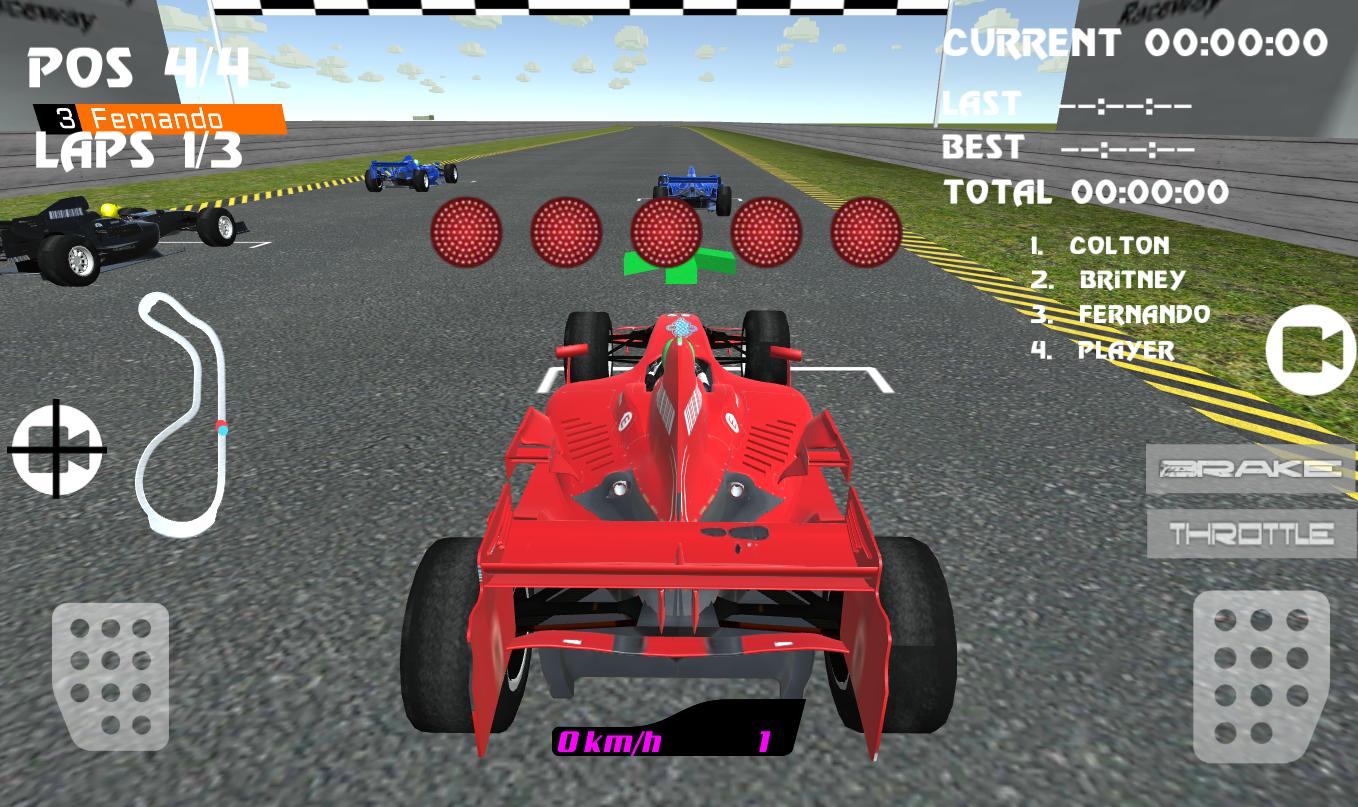Screen dimensions: 1358x807
Task: Select PLAYER on the leaderboard
Action: coord(1124,352)
